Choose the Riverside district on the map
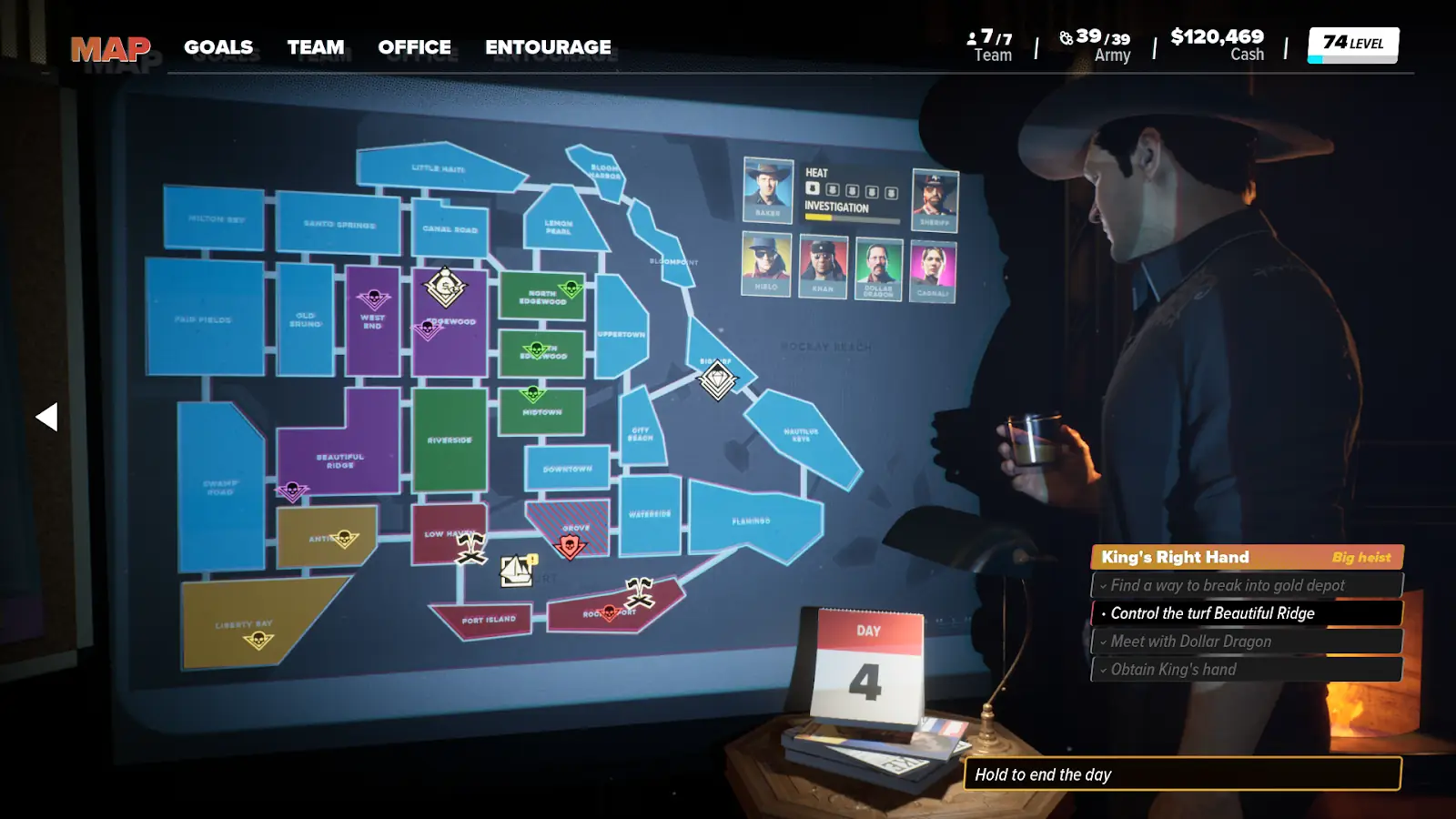 pyautogui.click(x=450, y=440)
